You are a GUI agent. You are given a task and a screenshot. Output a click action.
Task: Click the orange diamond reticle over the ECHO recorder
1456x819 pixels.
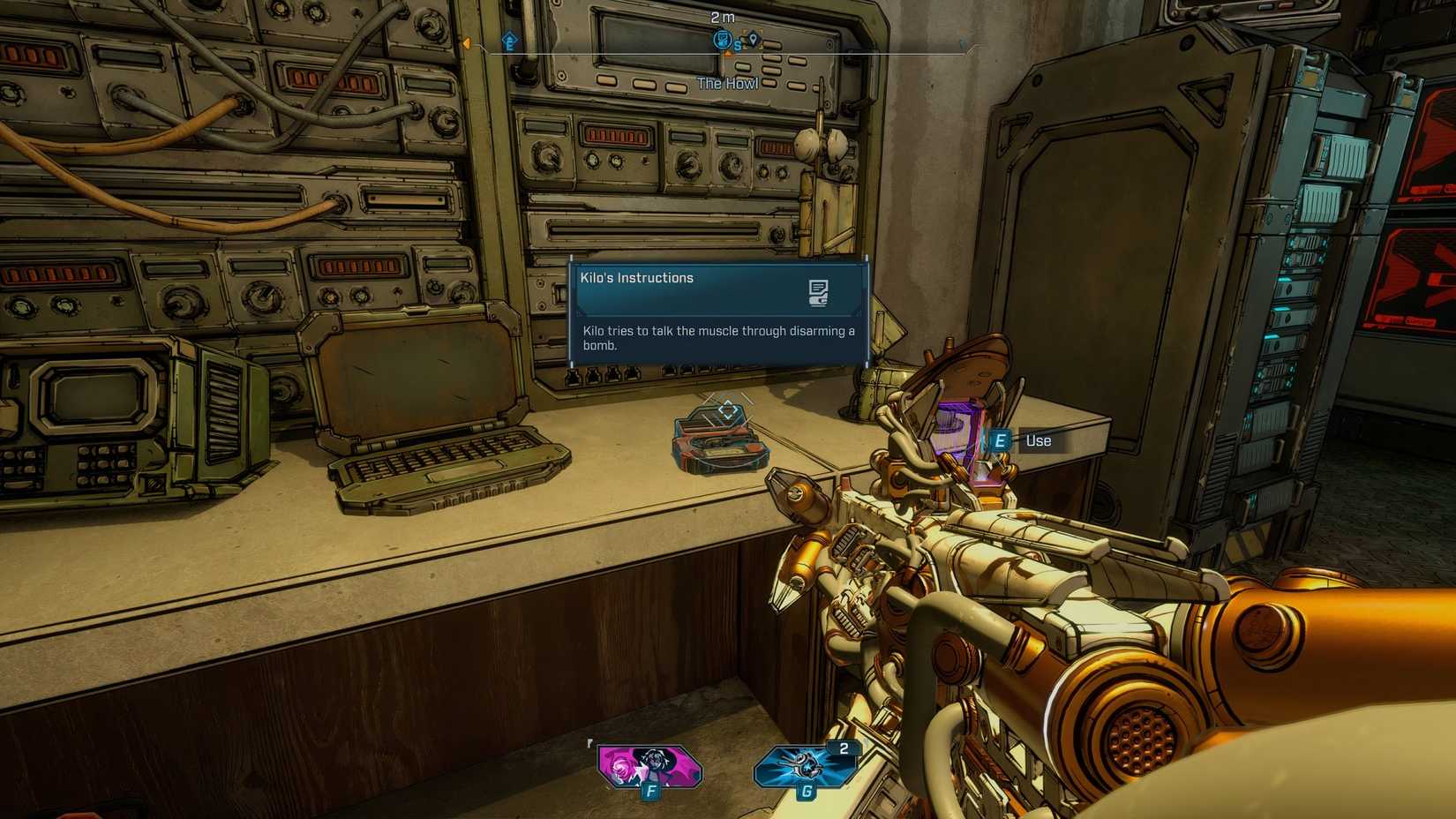pyautogui.click(x=726, y=409)
